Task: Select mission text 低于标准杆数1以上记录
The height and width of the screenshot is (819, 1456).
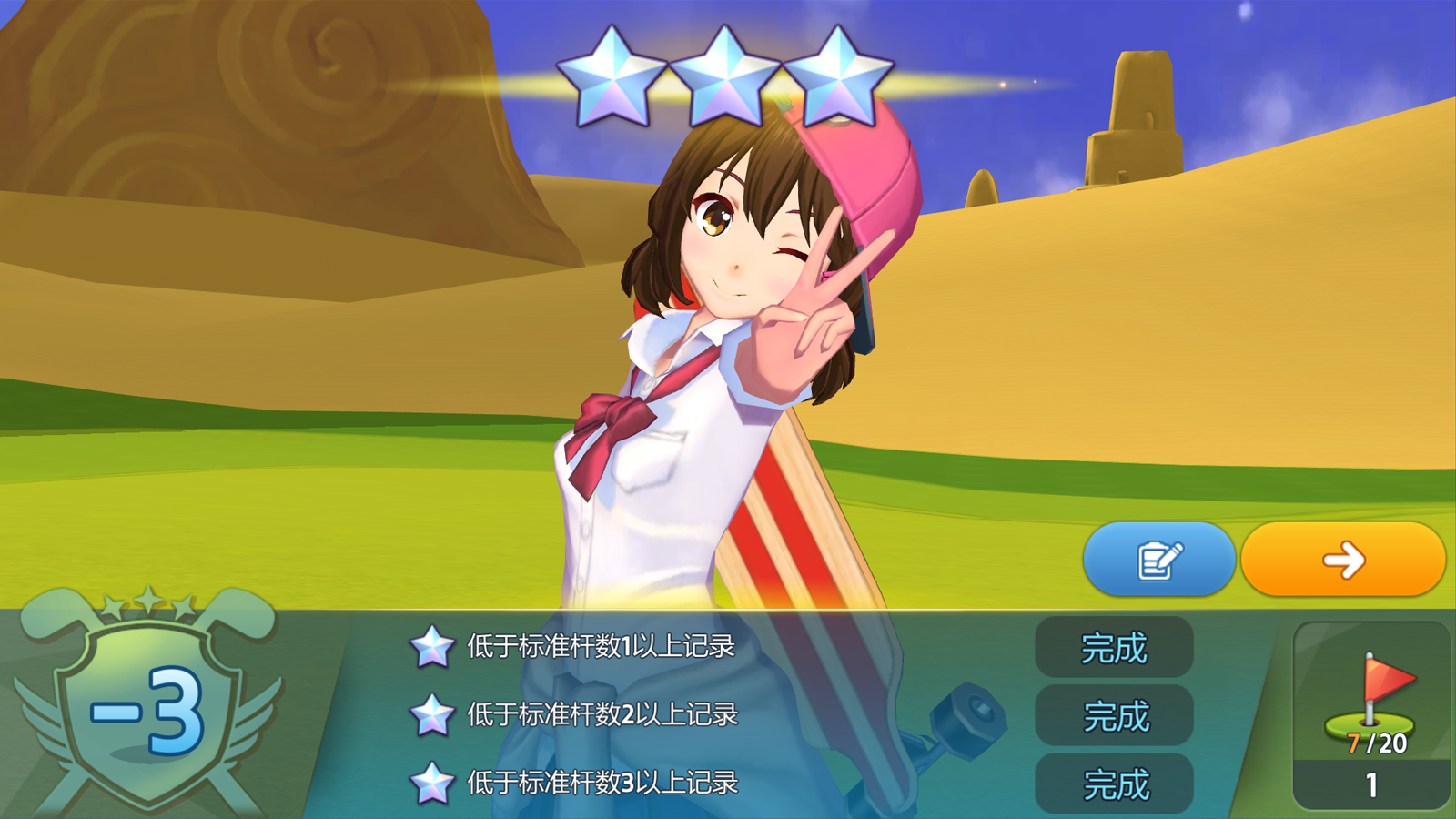Action: tap(601, 648)
